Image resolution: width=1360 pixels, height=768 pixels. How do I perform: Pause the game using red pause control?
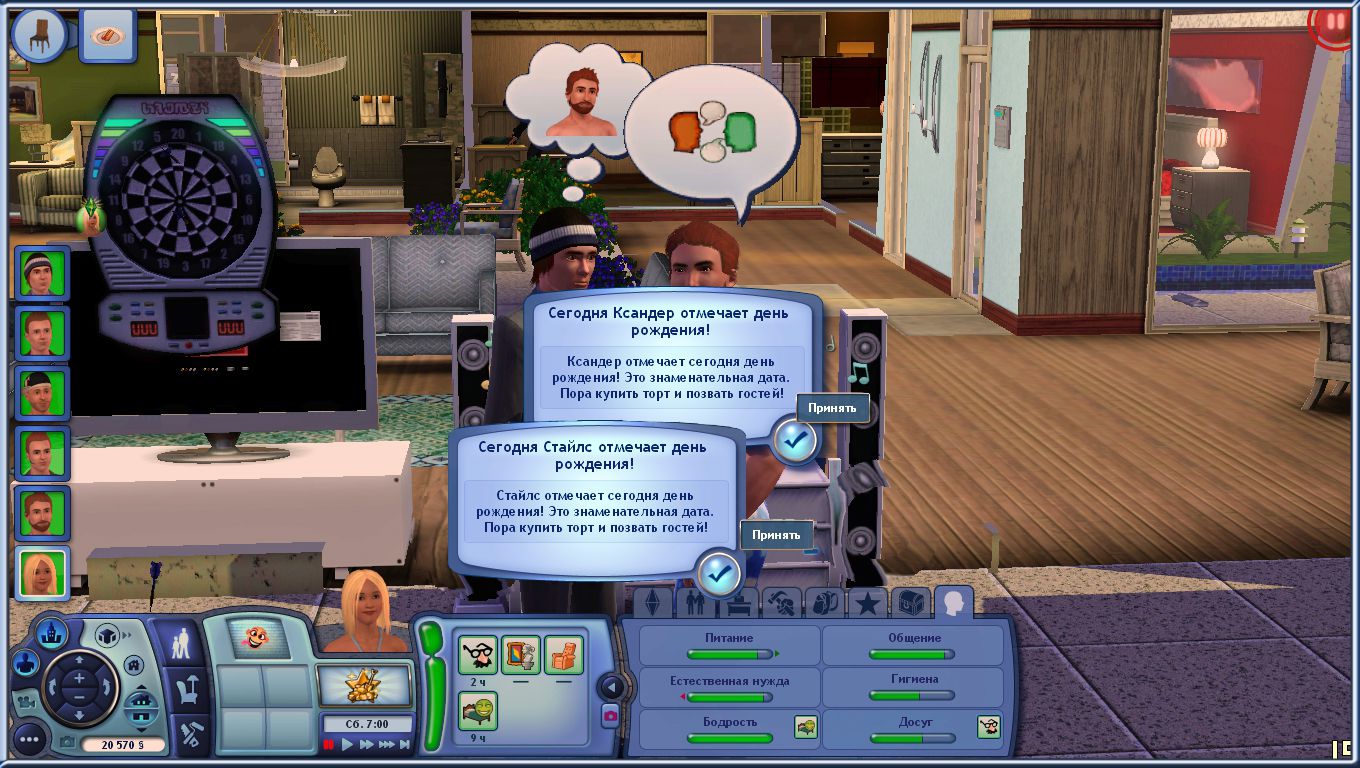(x=328, y=744)
